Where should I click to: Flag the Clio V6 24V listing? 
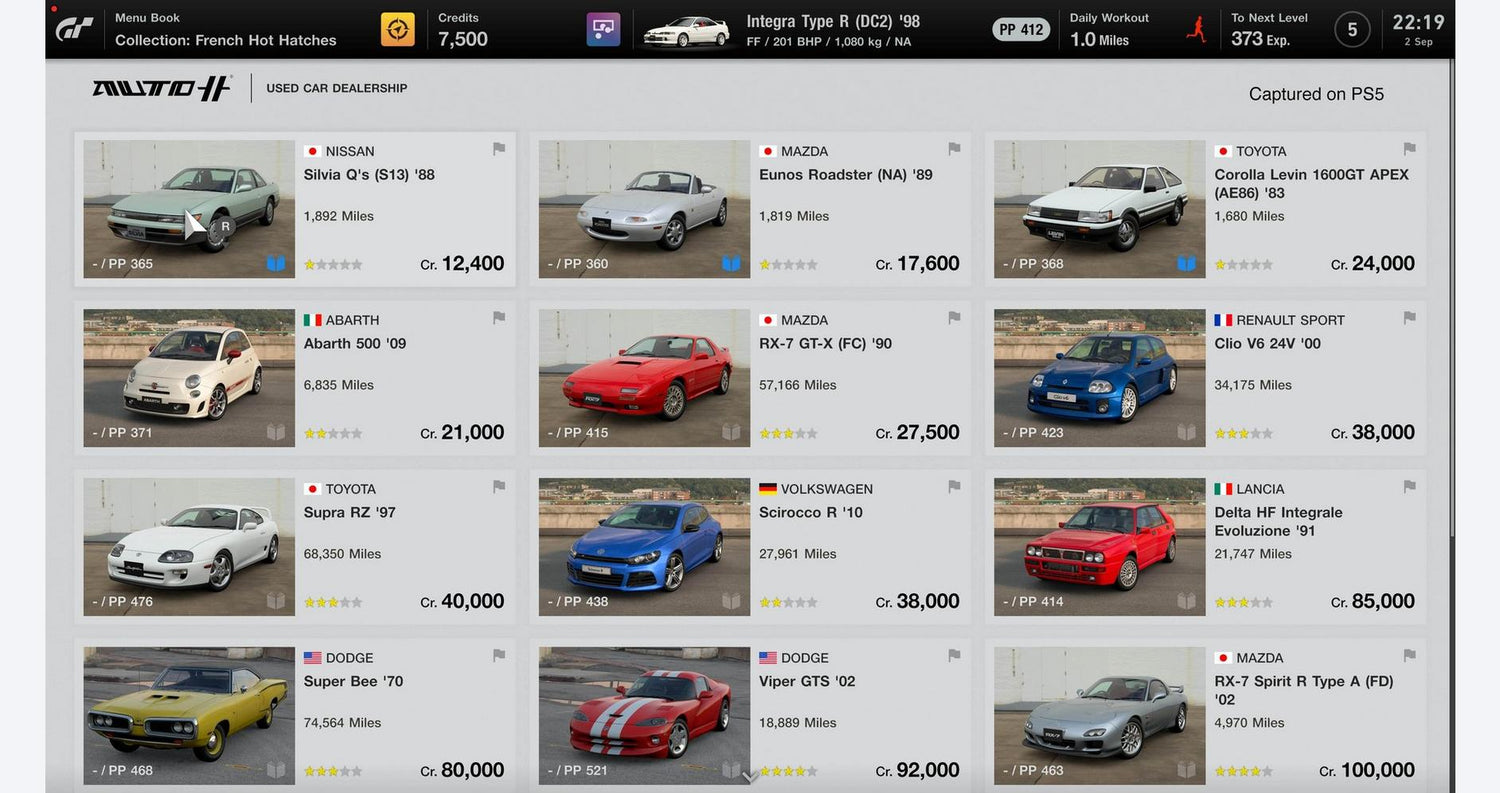point(1409,317)
